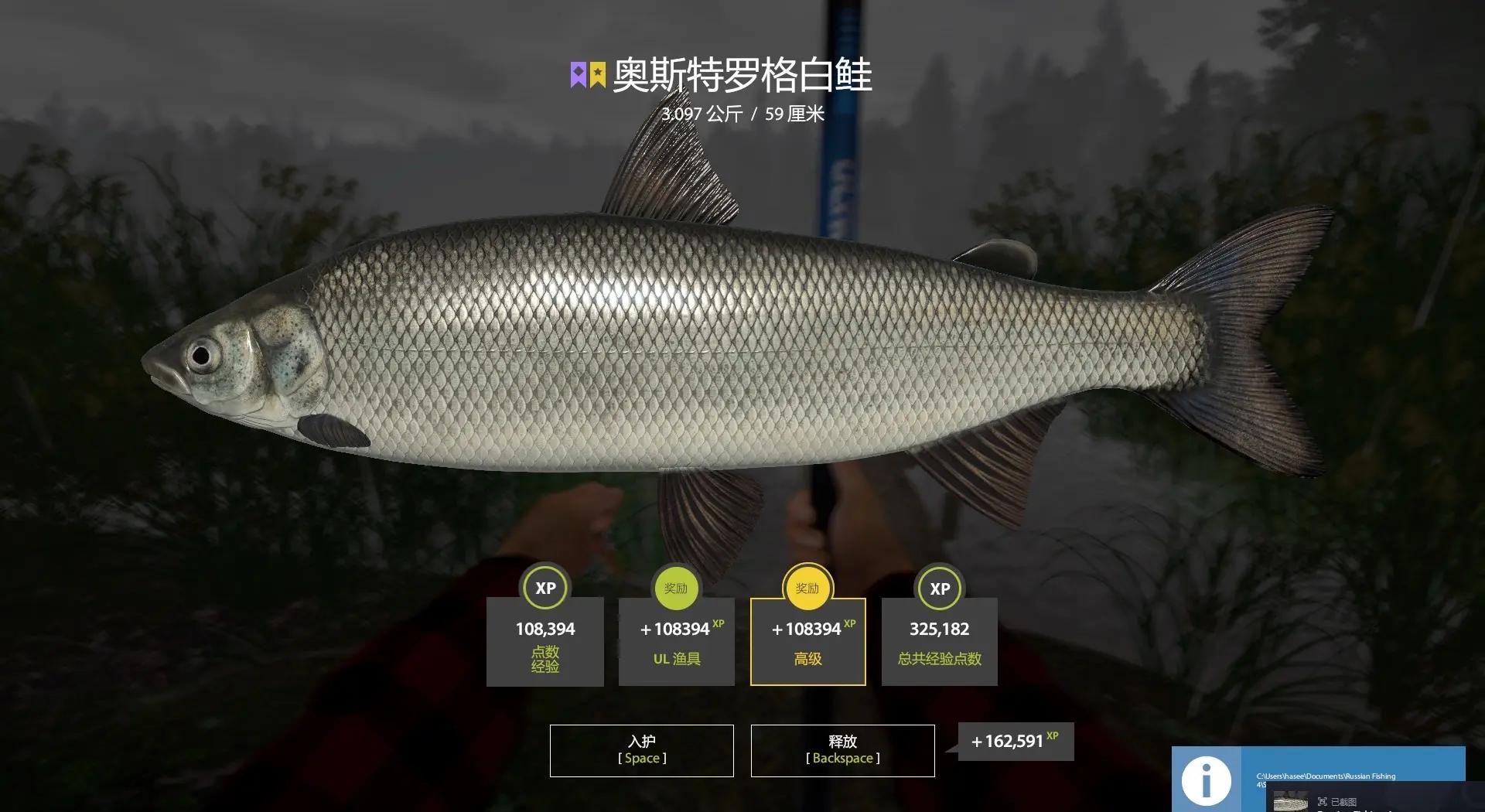Click the yellow 奖励 reward circle
The image size is (1485, 812).
[x=807, y=589]
